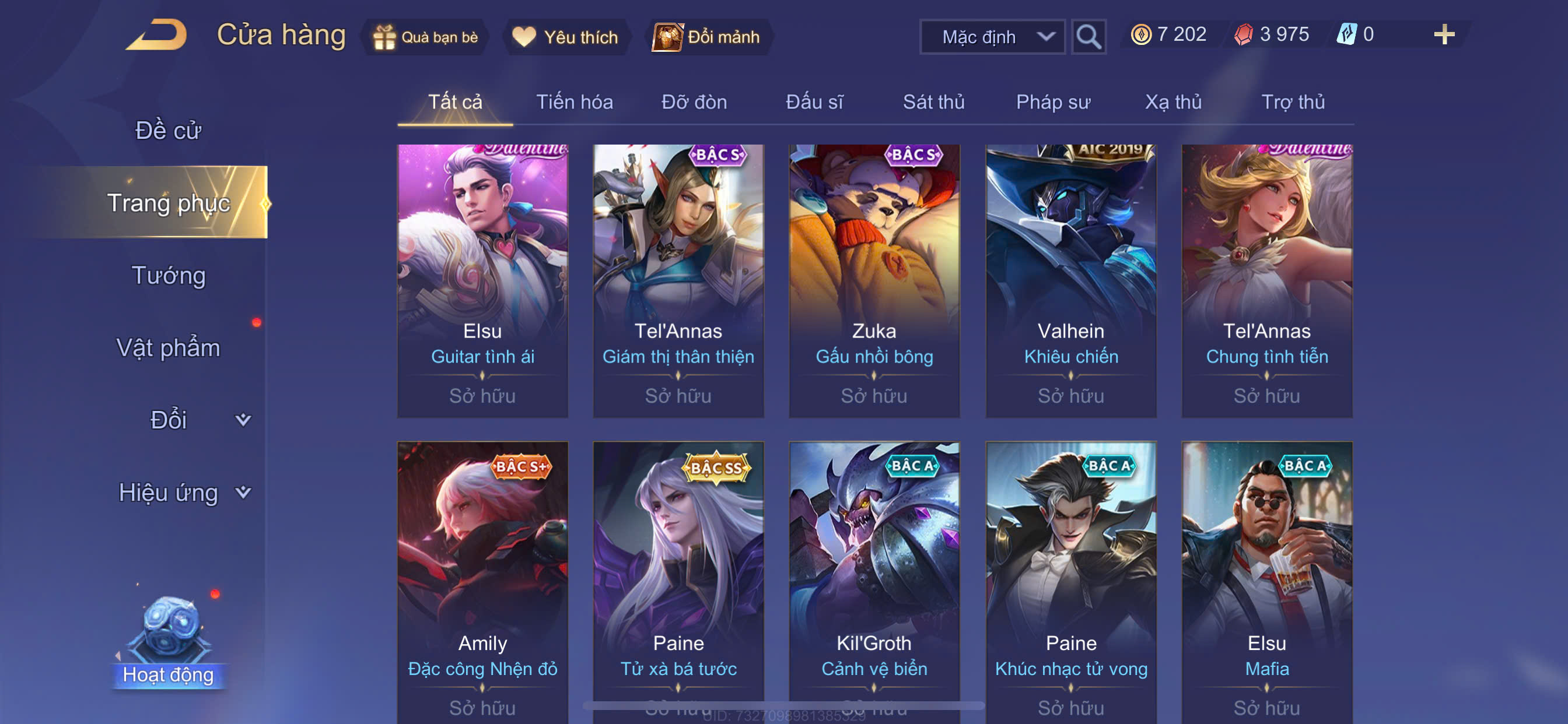Viewport: 1568px width, 724px height.
Task: Add currency with the plus button
Action: coord(1444,34)
